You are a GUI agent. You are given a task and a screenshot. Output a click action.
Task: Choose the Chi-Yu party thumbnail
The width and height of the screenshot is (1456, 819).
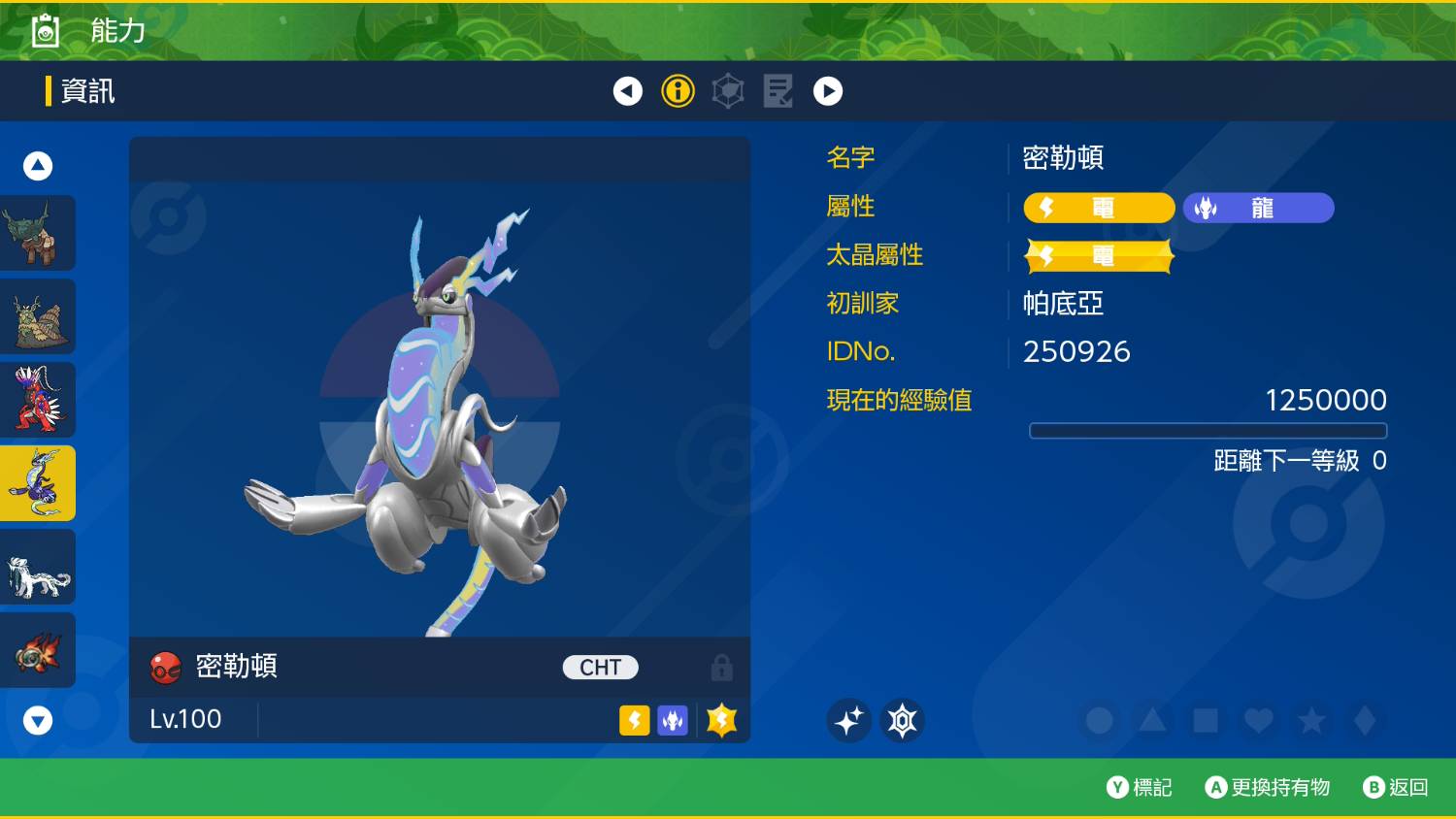coord(38,650)
